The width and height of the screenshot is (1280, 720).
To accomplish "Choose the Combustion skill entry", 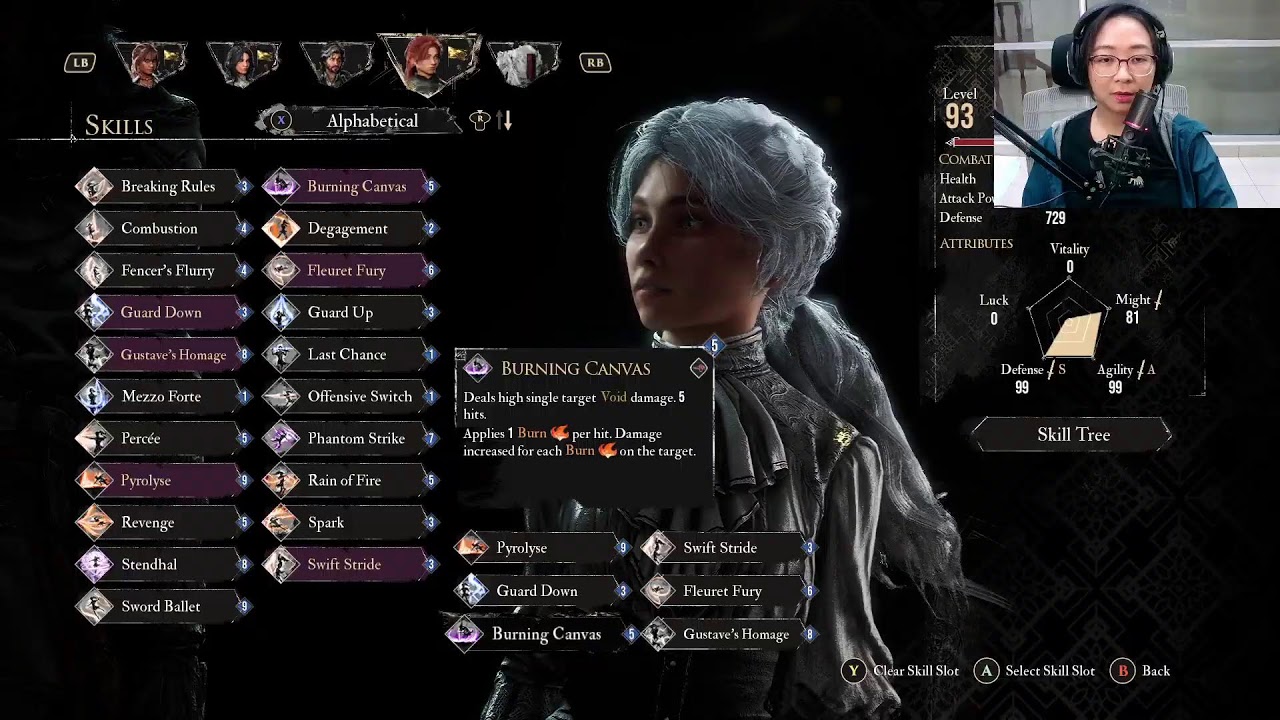I will click(160, 228).
